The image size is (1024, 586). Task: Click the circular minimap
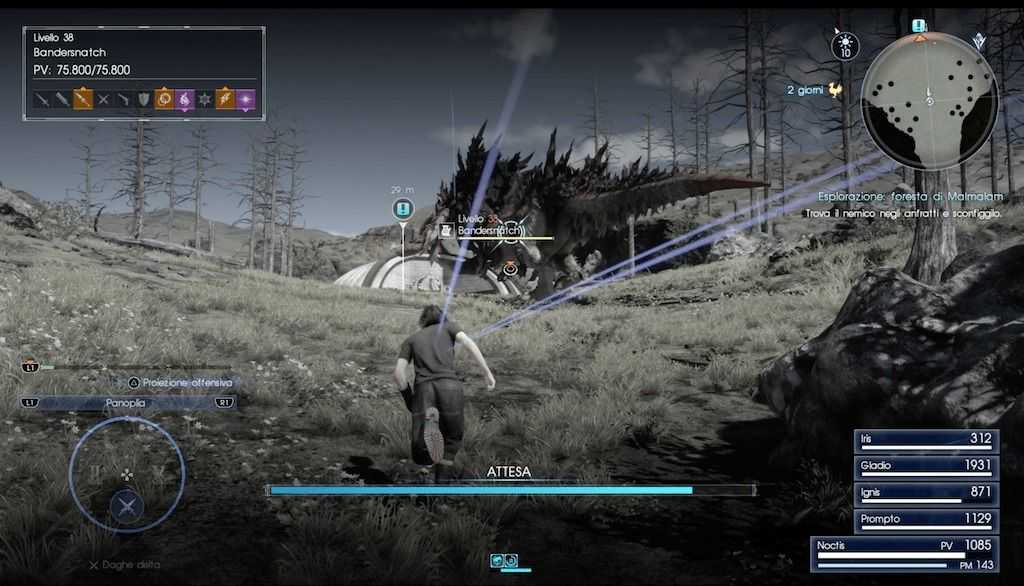pyautogui.click(x=929, y=100)
